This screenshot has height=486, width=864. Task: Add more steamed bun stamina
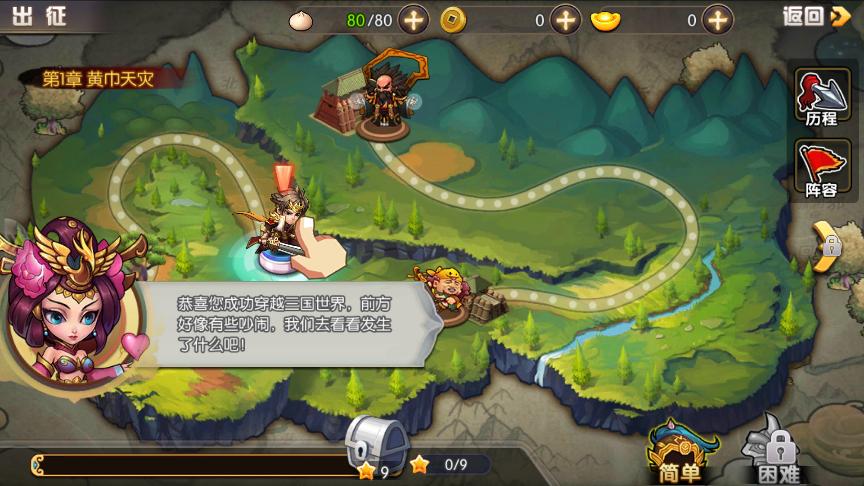414,19
